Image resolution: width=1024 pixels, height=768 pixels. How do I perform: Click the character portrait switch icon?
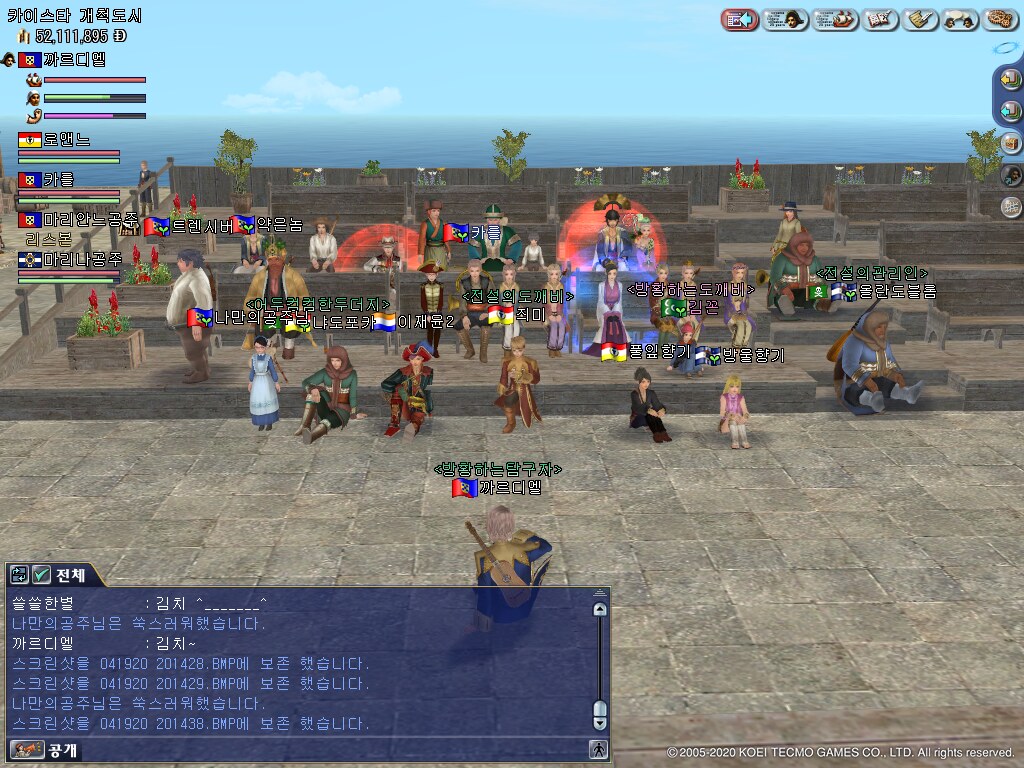(x=1011, y=175)
